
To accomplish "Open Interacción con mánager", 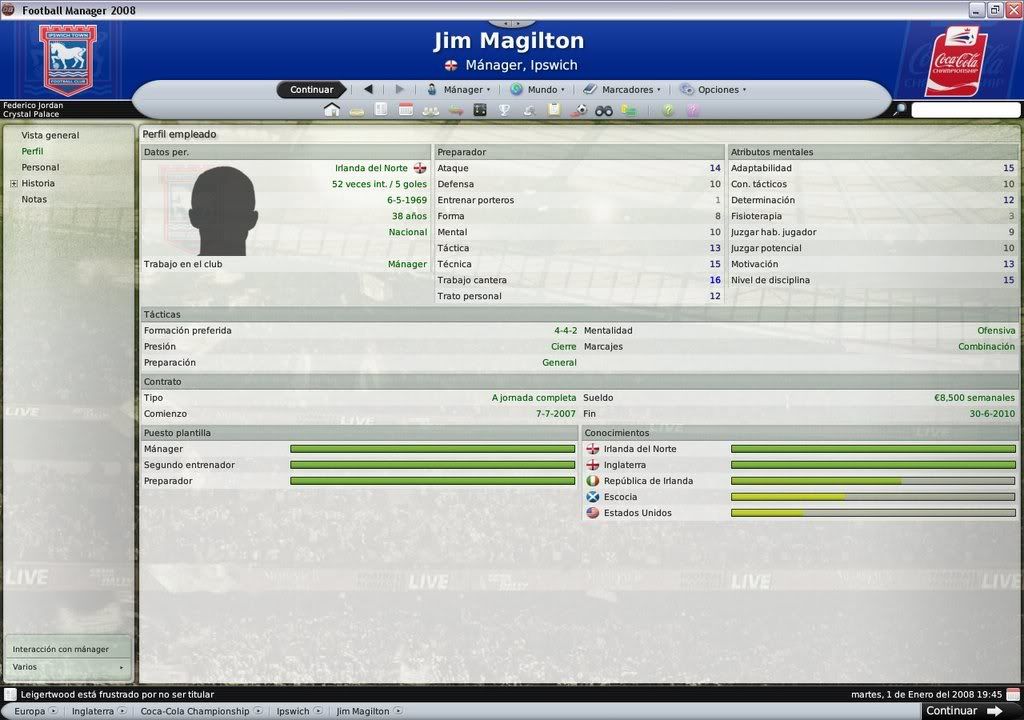I will pyautogui.click(x=61, y=649).
